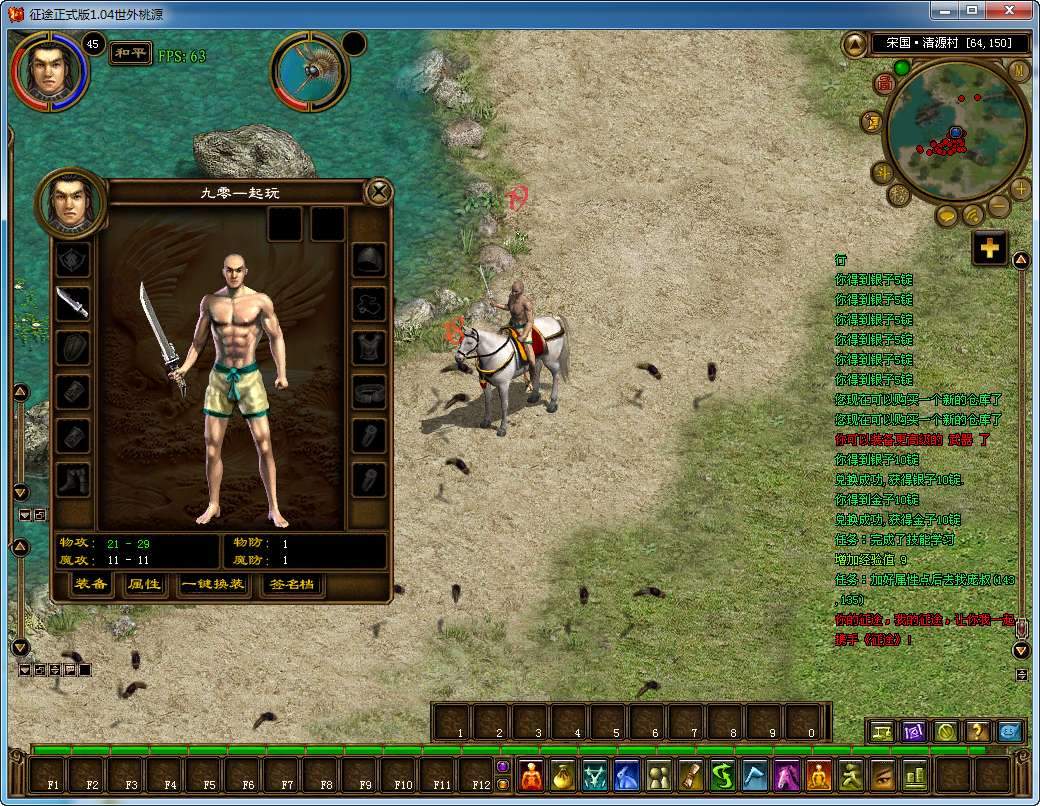Select the equipped sword weapon slot

[x=72, y=303]
